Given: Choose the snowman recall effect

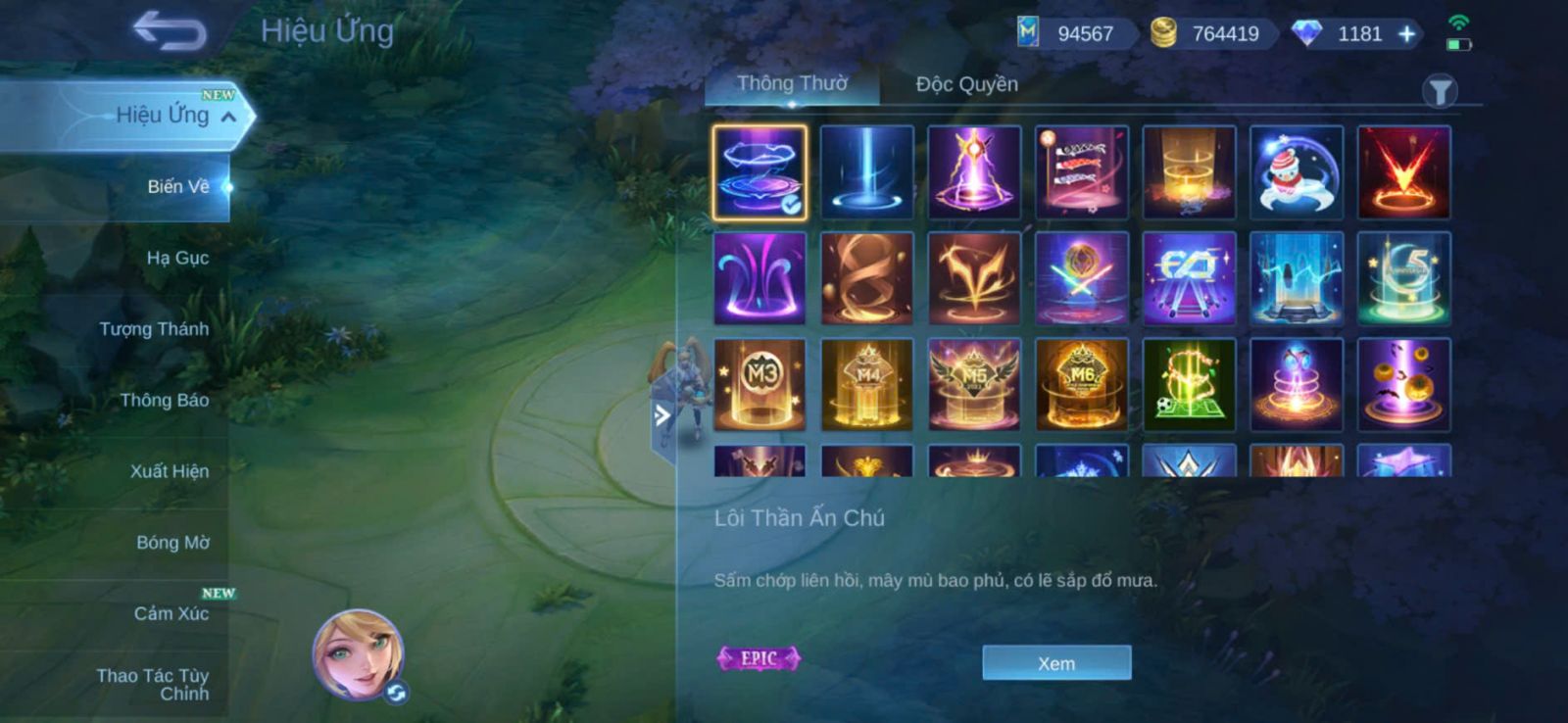Looking at the screenshot, I should pos(1296,172).
